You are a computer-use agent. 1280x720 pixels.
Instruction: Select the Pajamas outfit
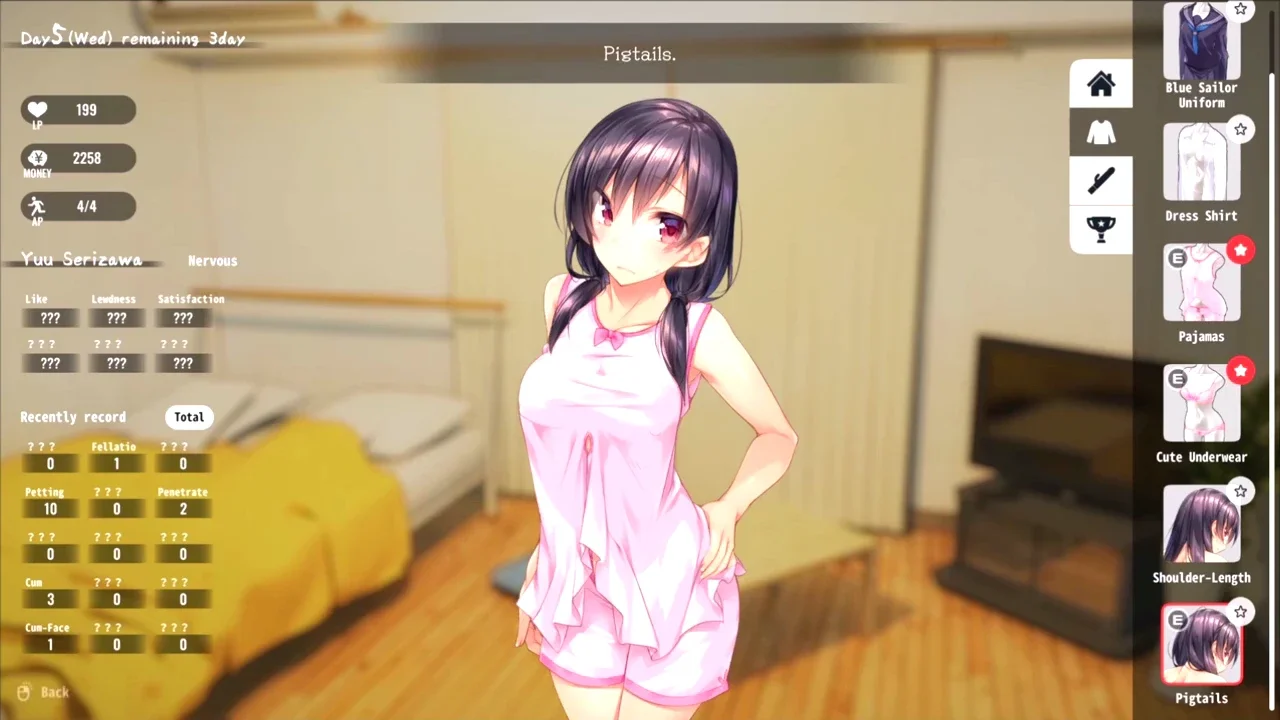[x=1201, y=283]
